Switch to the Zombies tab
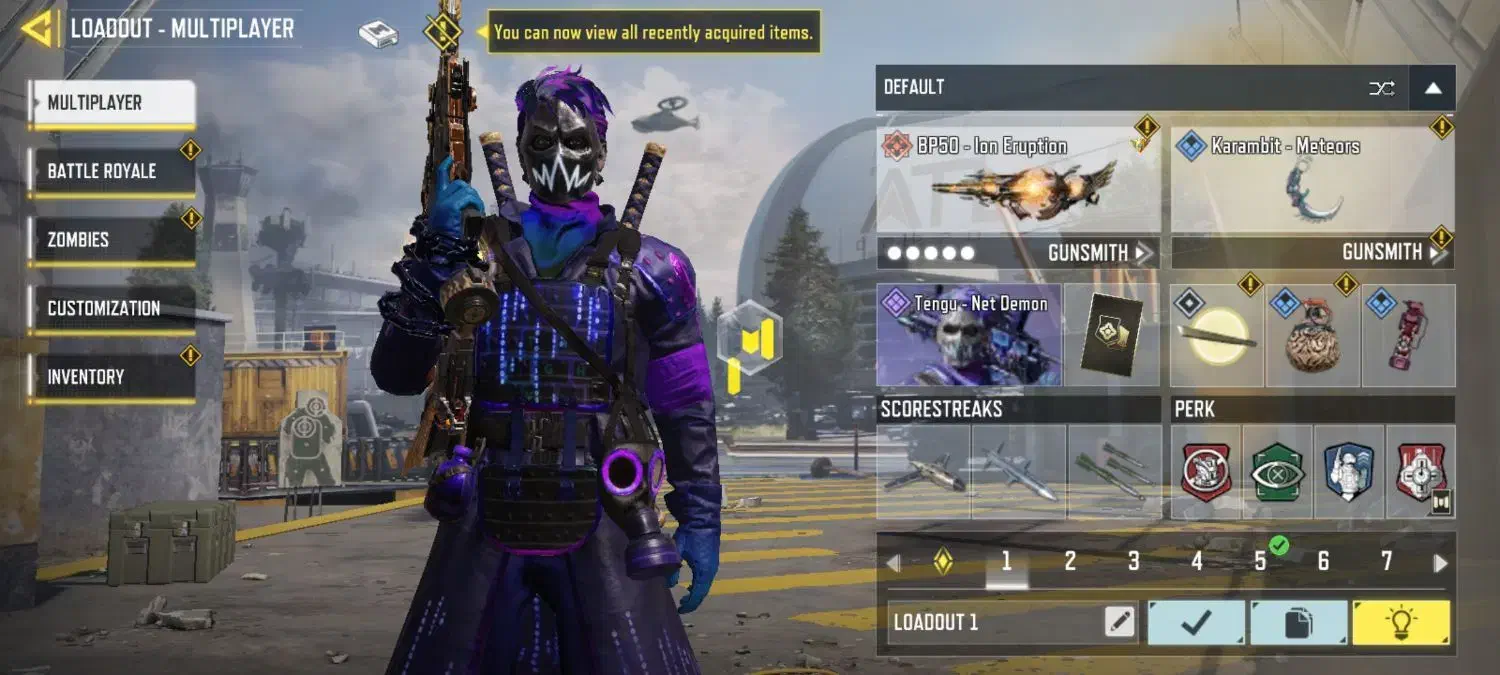The width and height of the screenshot is (1500, 675). (110, 240)
